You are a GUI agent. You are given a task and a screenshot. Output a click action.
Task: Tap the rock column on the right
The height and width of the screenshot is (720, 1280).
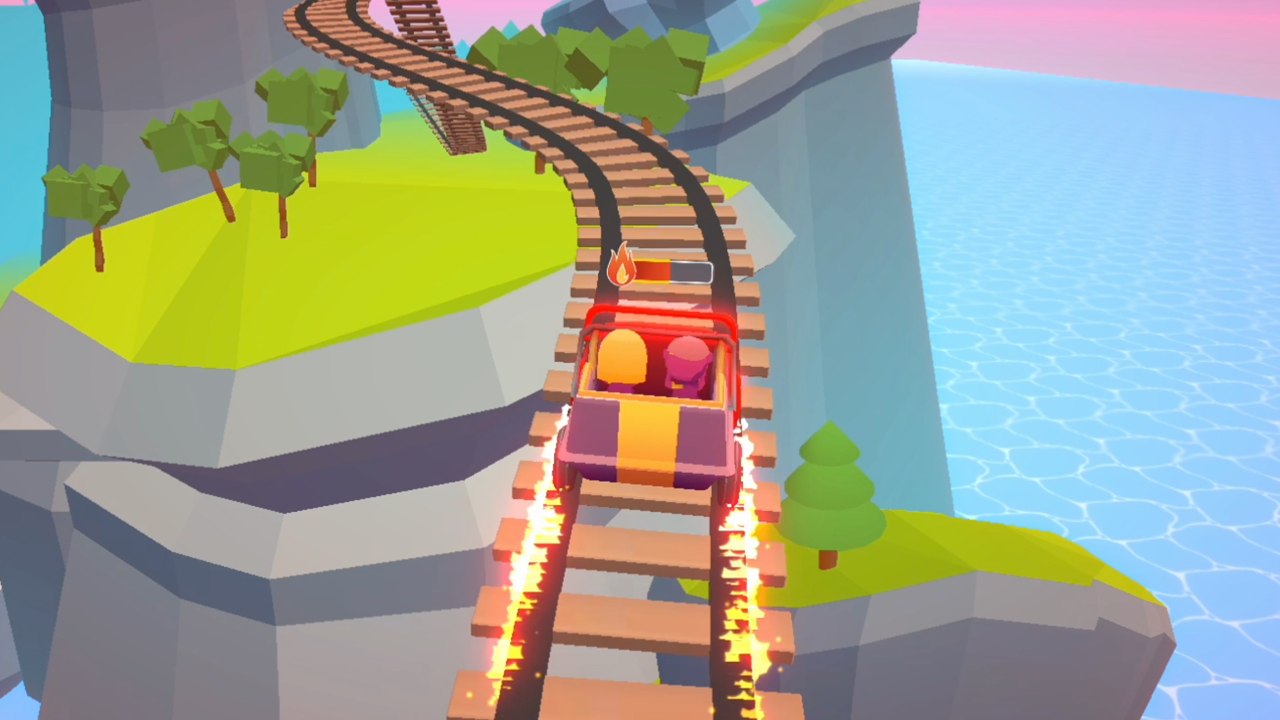(850, 200)
